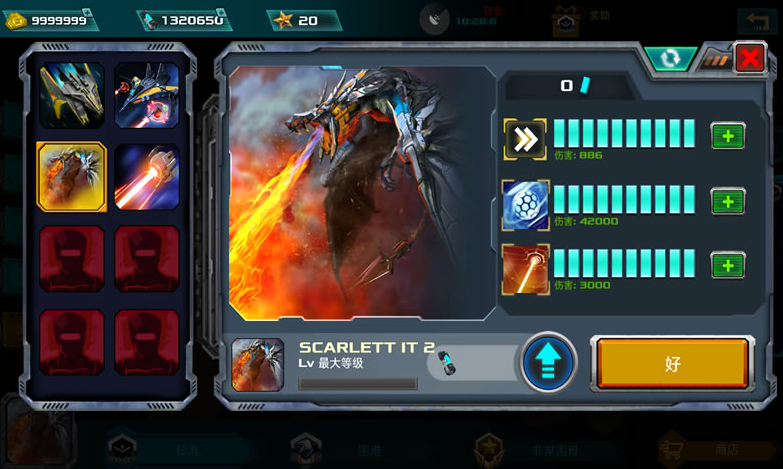Screen dimensions: 783x469
Task: Upgrade the red laser skill with plus
Action: point(727,265)
